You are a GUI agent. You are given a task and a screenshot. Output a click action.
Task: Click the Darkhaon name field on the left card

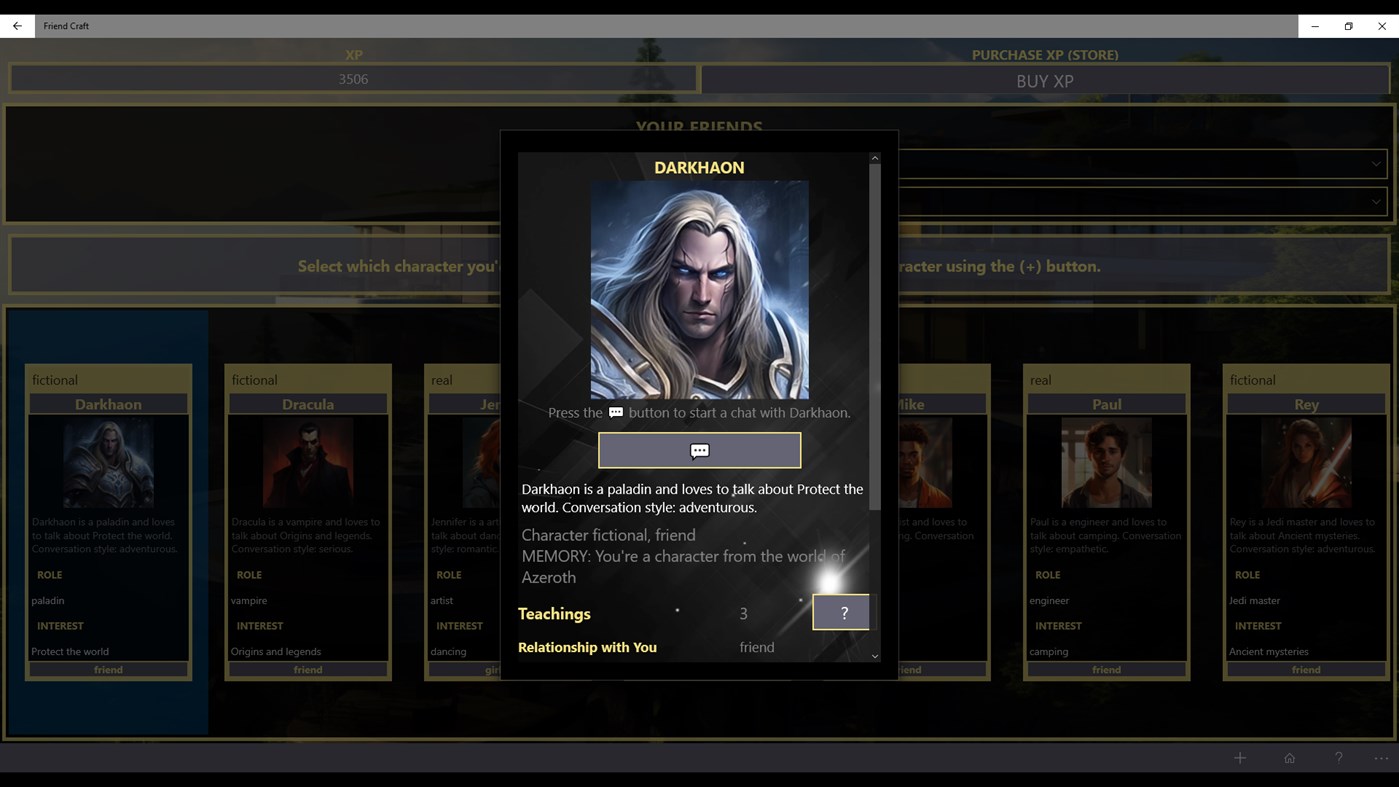pos(107,404)
